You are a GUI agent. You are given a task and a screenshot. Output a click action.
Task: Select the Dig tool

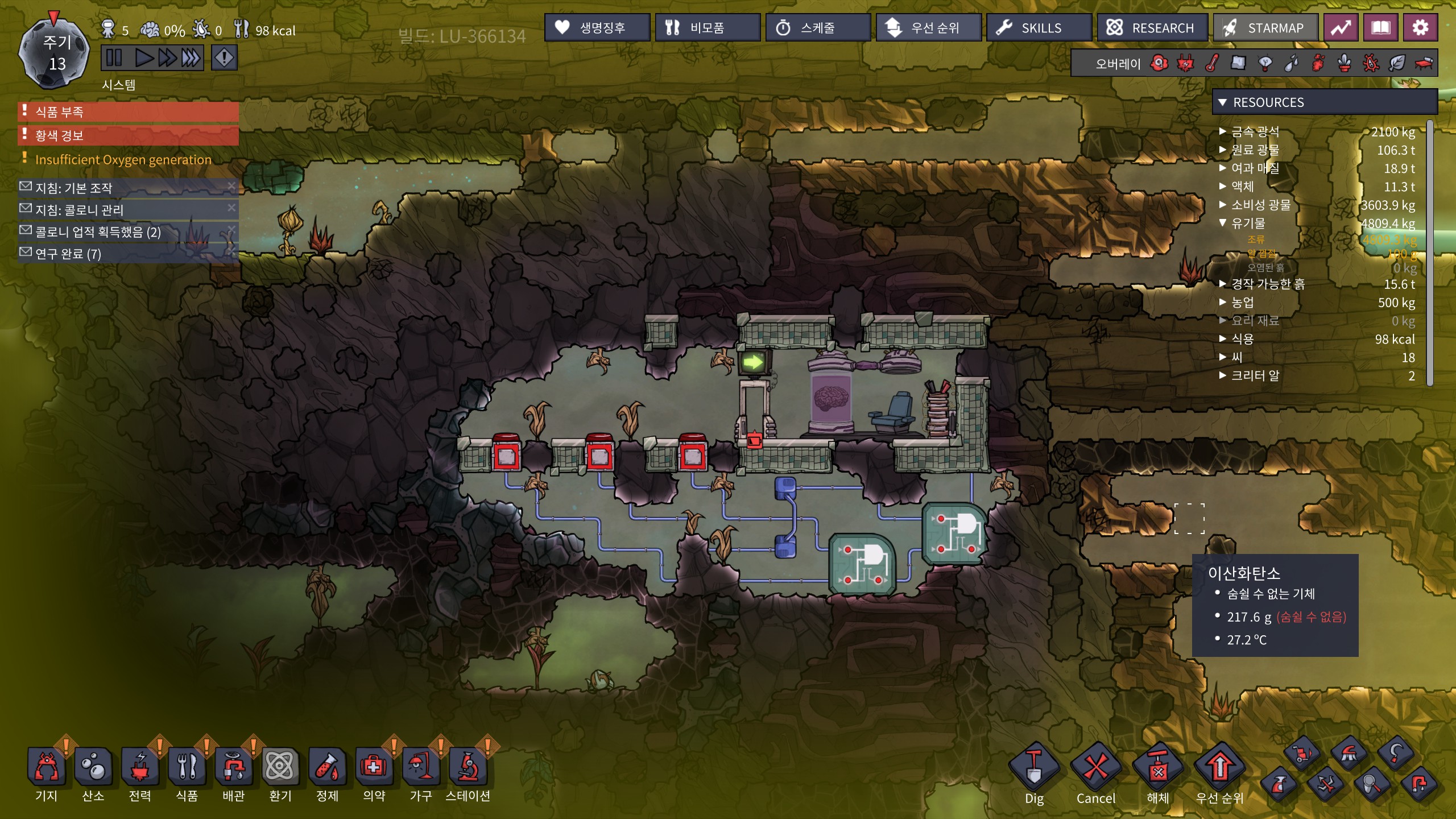coord(1034,768)
